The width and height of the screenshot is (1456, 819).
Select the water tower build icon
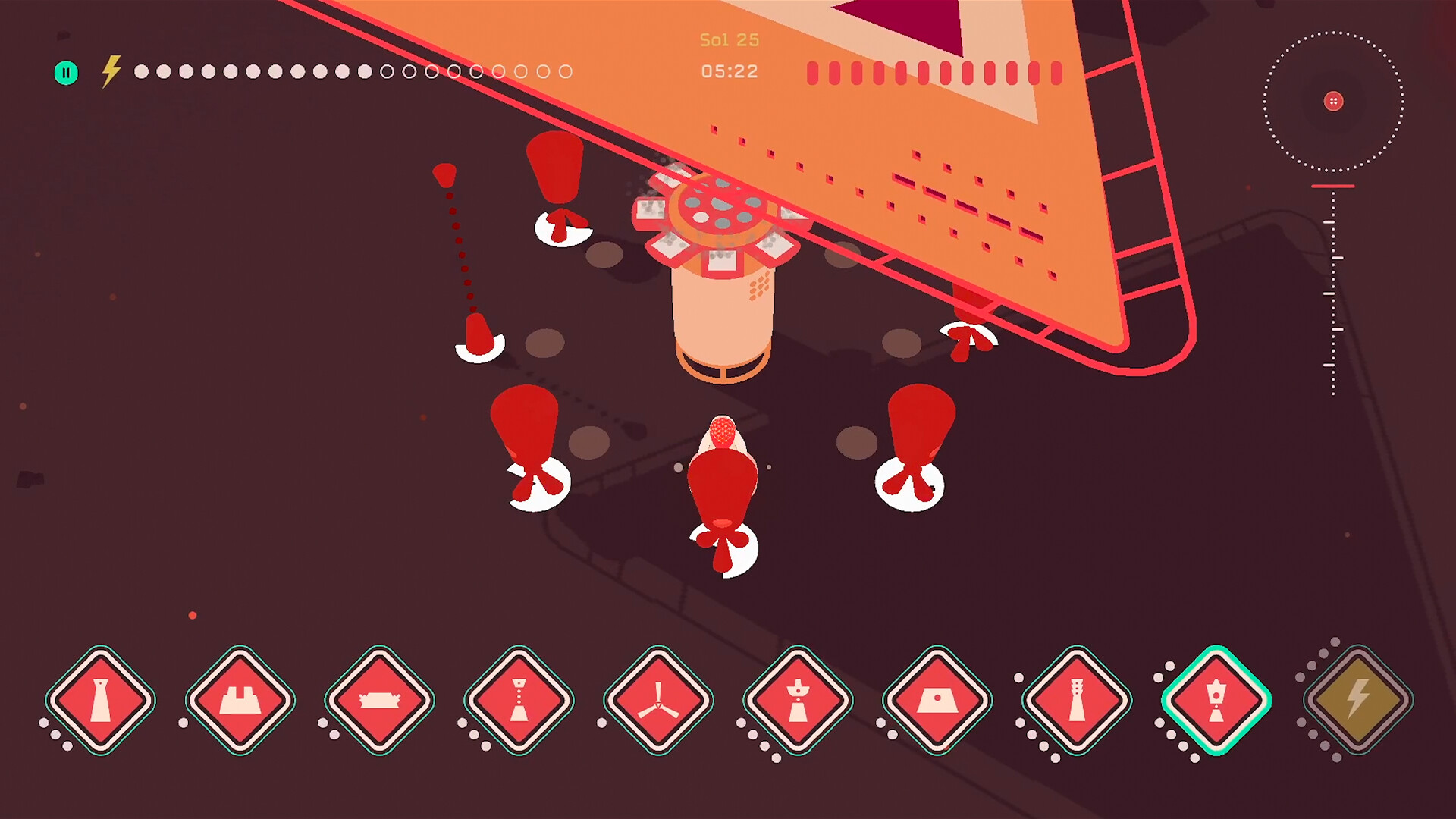point(799,701)
